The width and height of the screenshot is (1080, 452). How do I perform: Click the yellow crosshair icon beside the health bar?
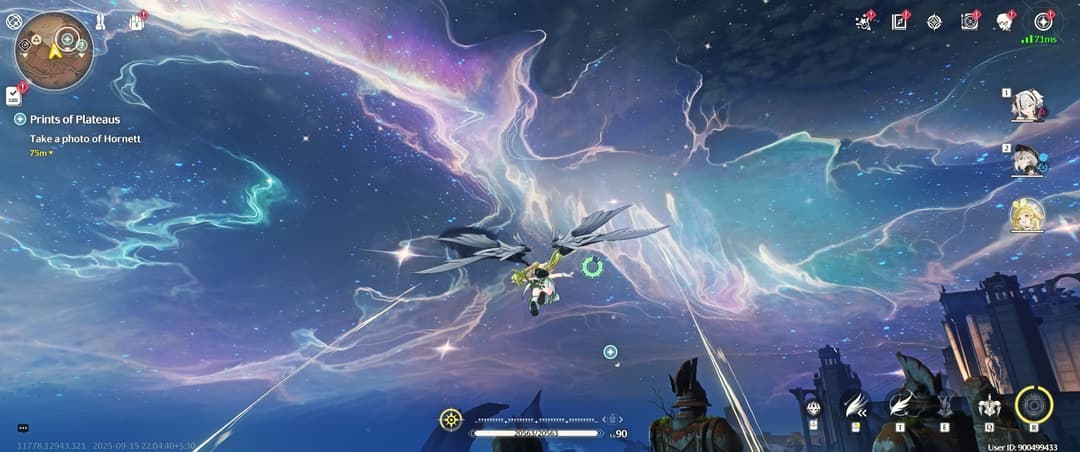point(451,419)
